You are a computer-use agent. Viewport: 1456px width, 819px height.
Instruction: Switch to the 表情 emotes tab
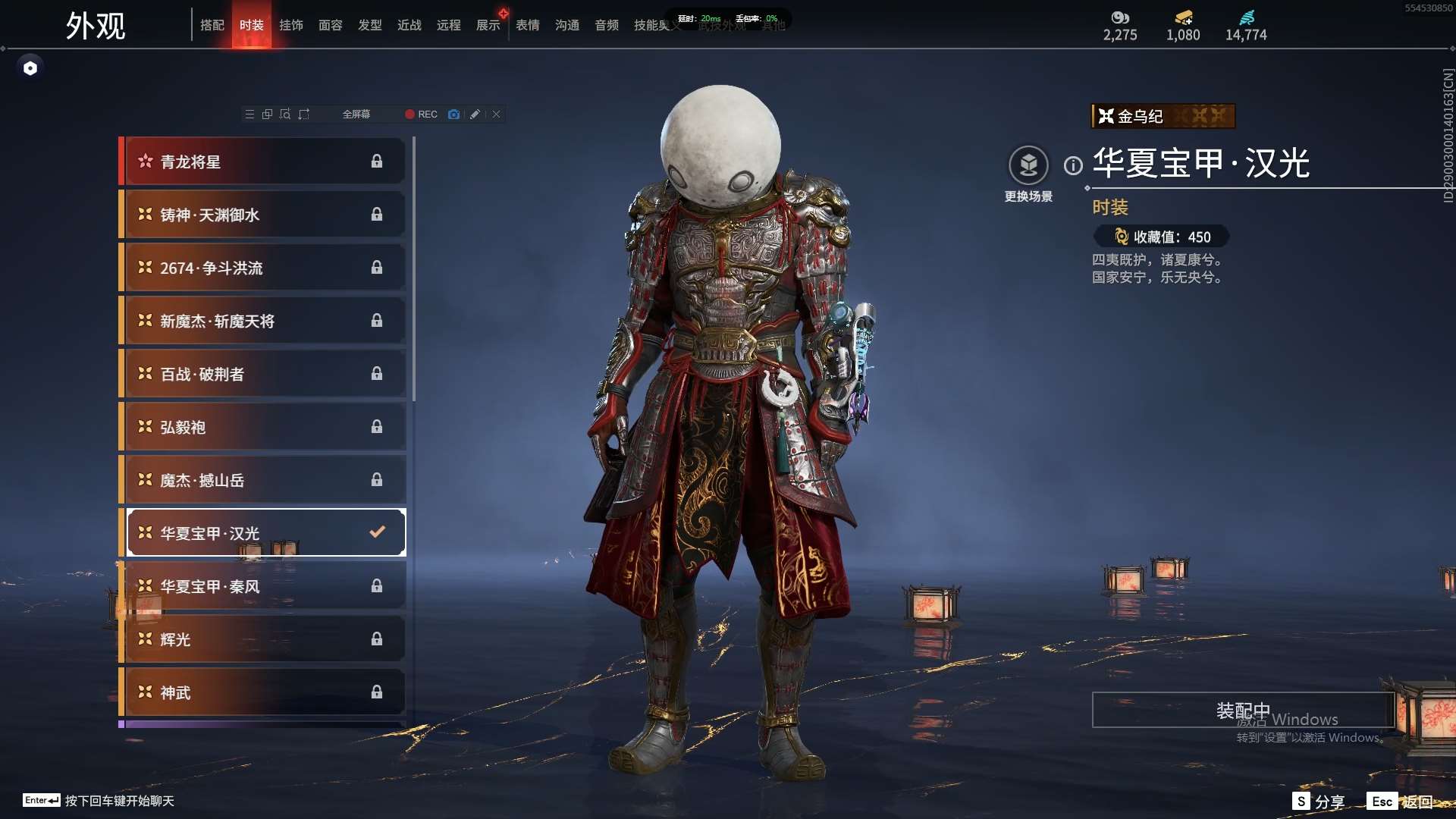[x=528, y=25]
